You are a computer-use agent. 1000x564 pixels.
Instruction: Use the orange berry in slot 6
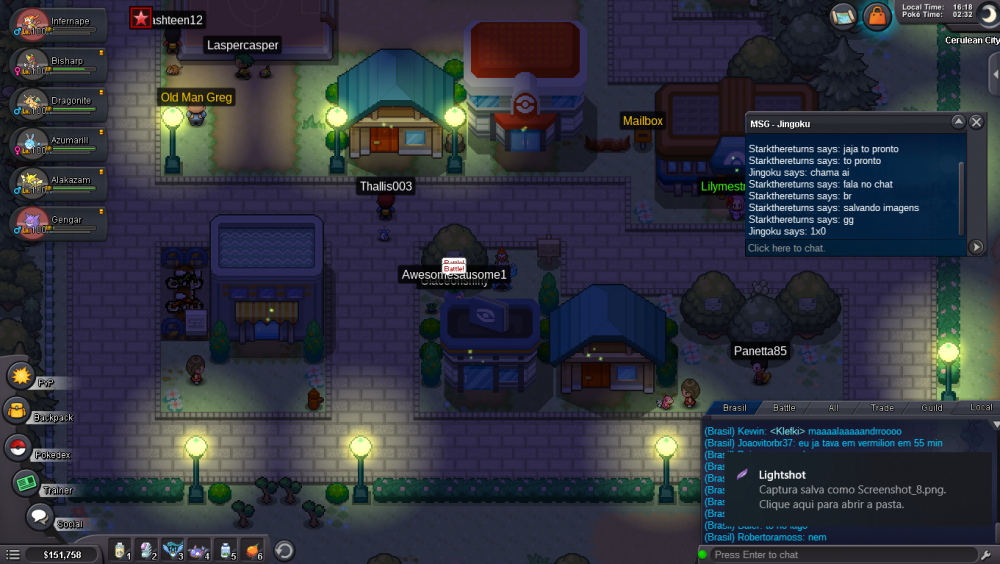[x=252, y=549]
